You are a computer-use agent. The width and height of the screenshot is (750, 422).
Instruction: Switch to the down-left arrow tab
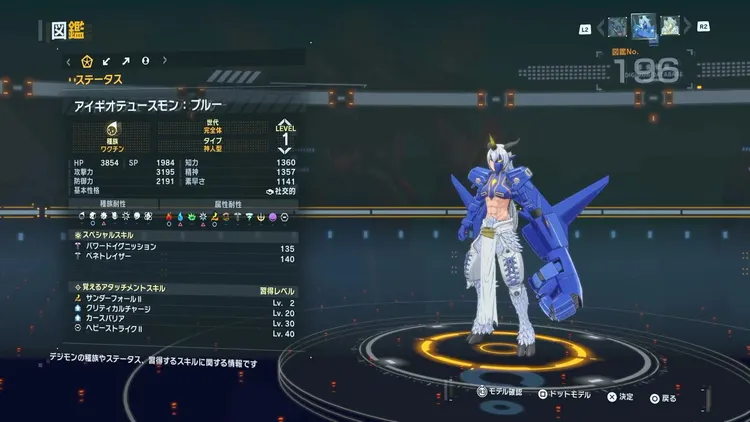pyautogui.click(x=107, y=61)
